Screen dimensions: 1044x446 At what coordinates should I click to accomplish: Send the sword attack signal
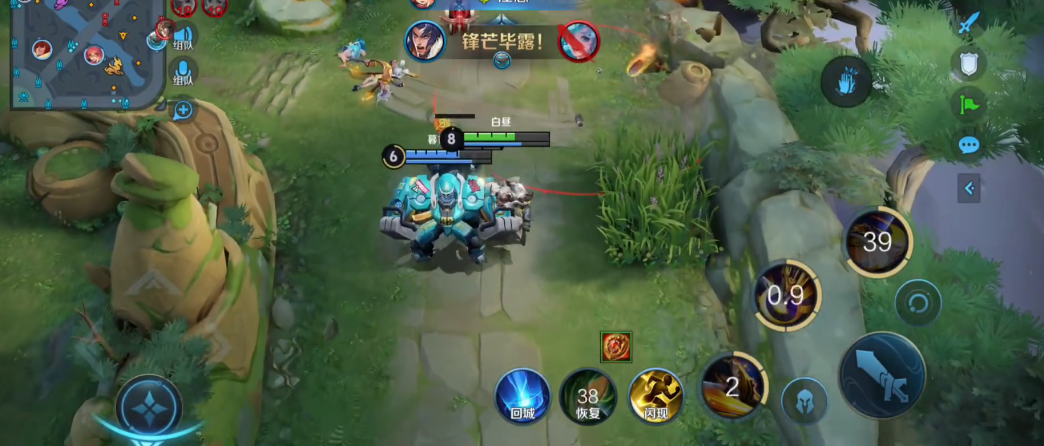968,24
